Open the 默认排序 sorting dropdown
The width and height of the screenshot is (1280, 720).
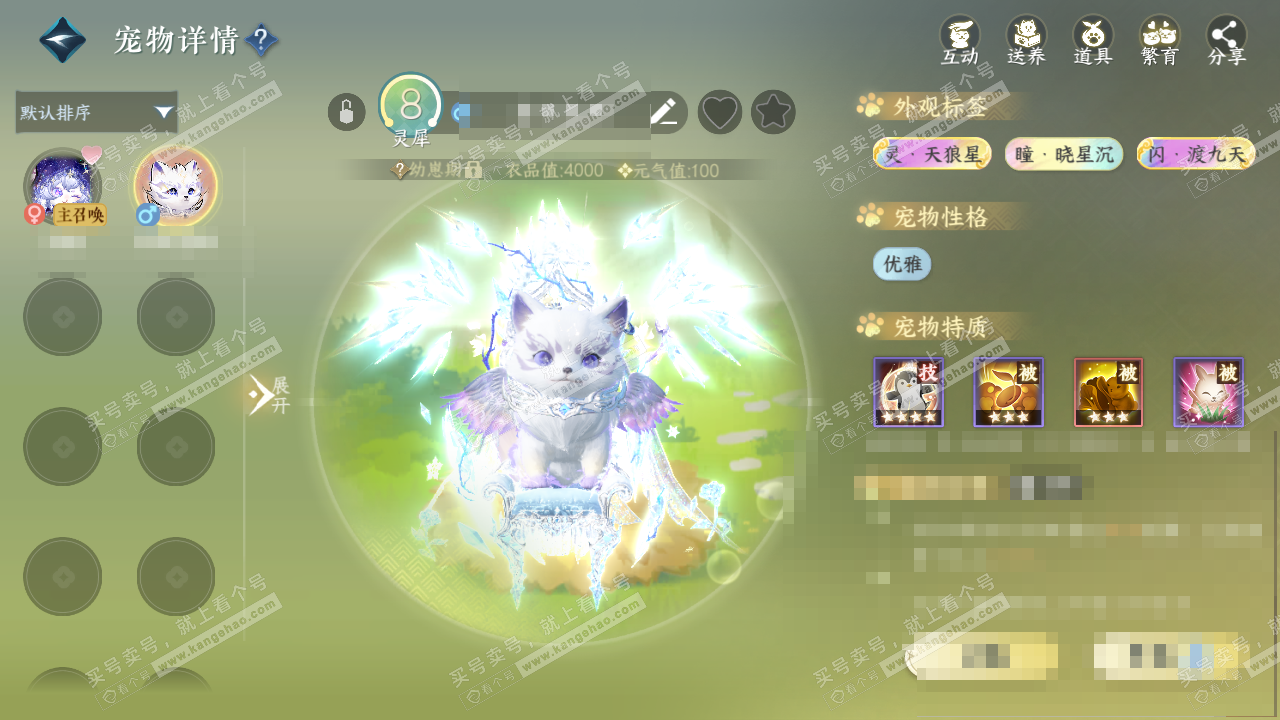(96, 112)
